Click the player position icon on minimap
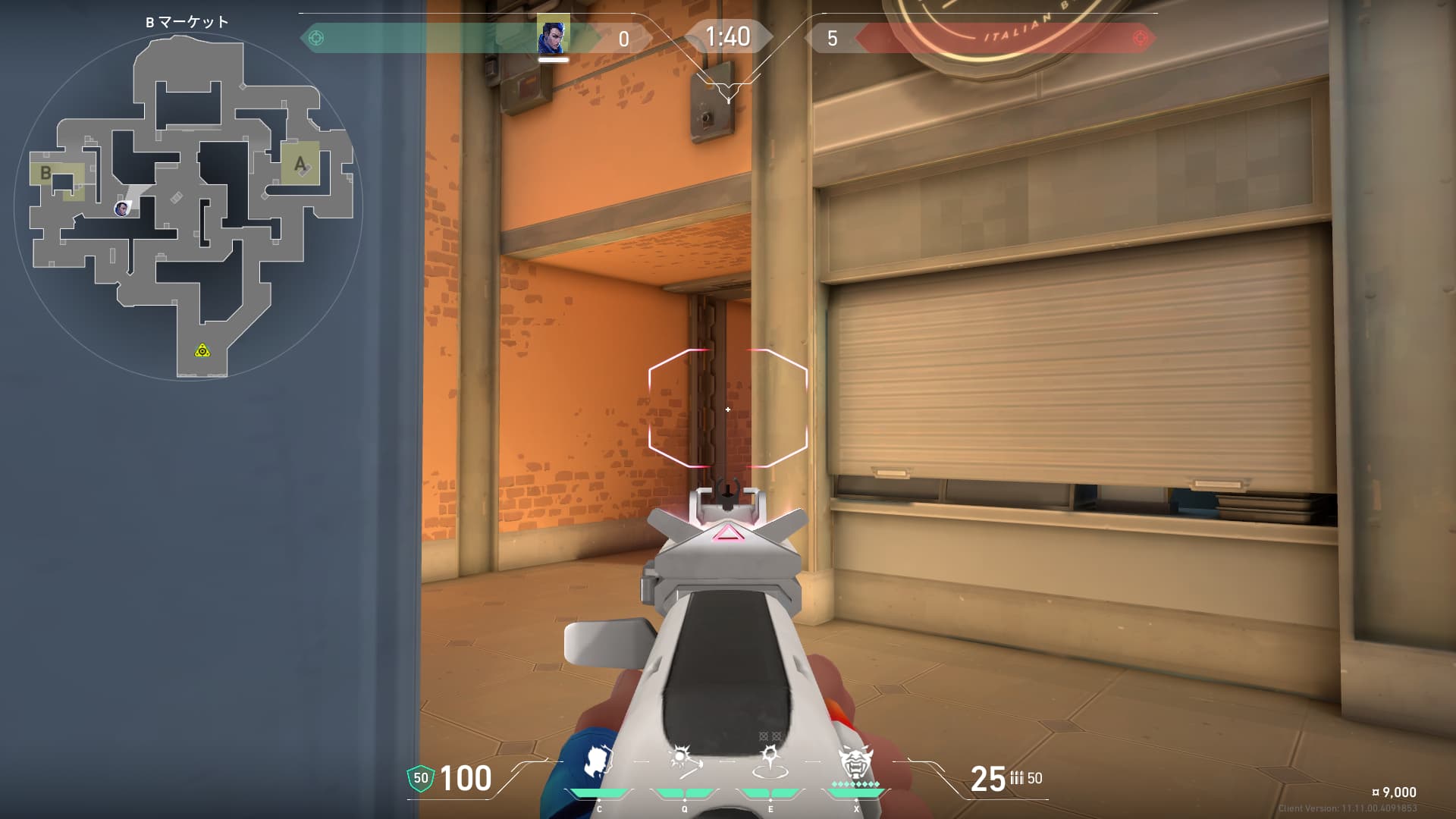Viewport: 1456px width, 819px height. (x=121, y=209)
